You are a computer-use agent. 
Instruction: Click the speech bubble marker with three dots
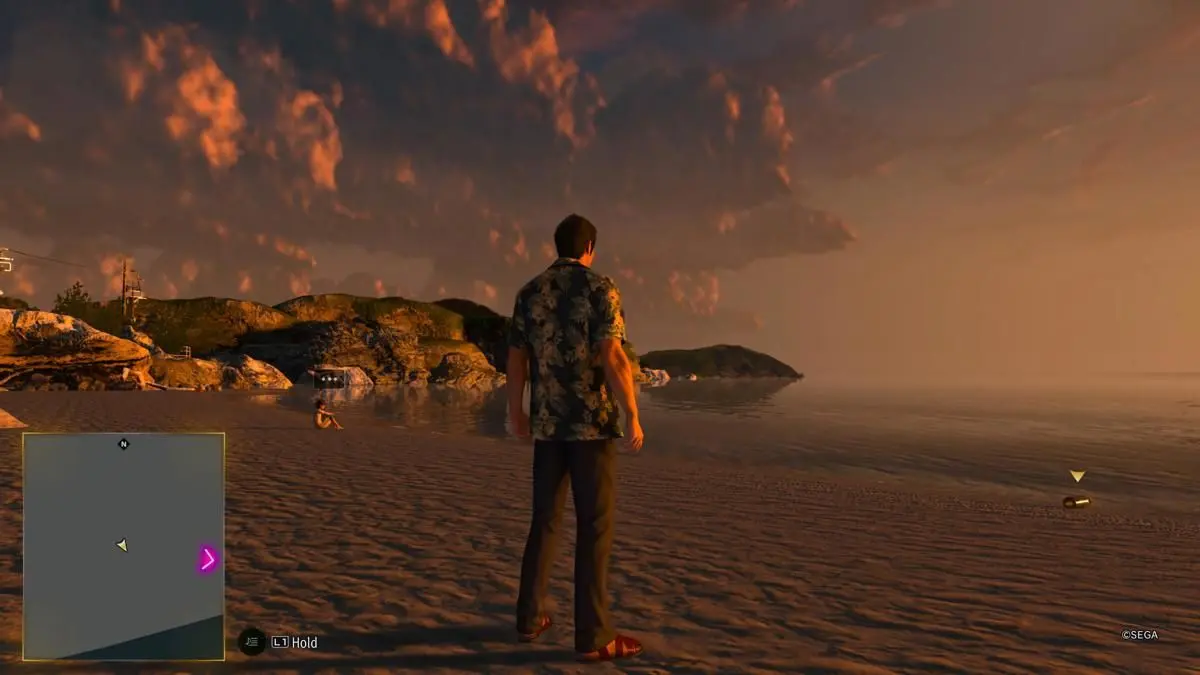click(329, 380)
